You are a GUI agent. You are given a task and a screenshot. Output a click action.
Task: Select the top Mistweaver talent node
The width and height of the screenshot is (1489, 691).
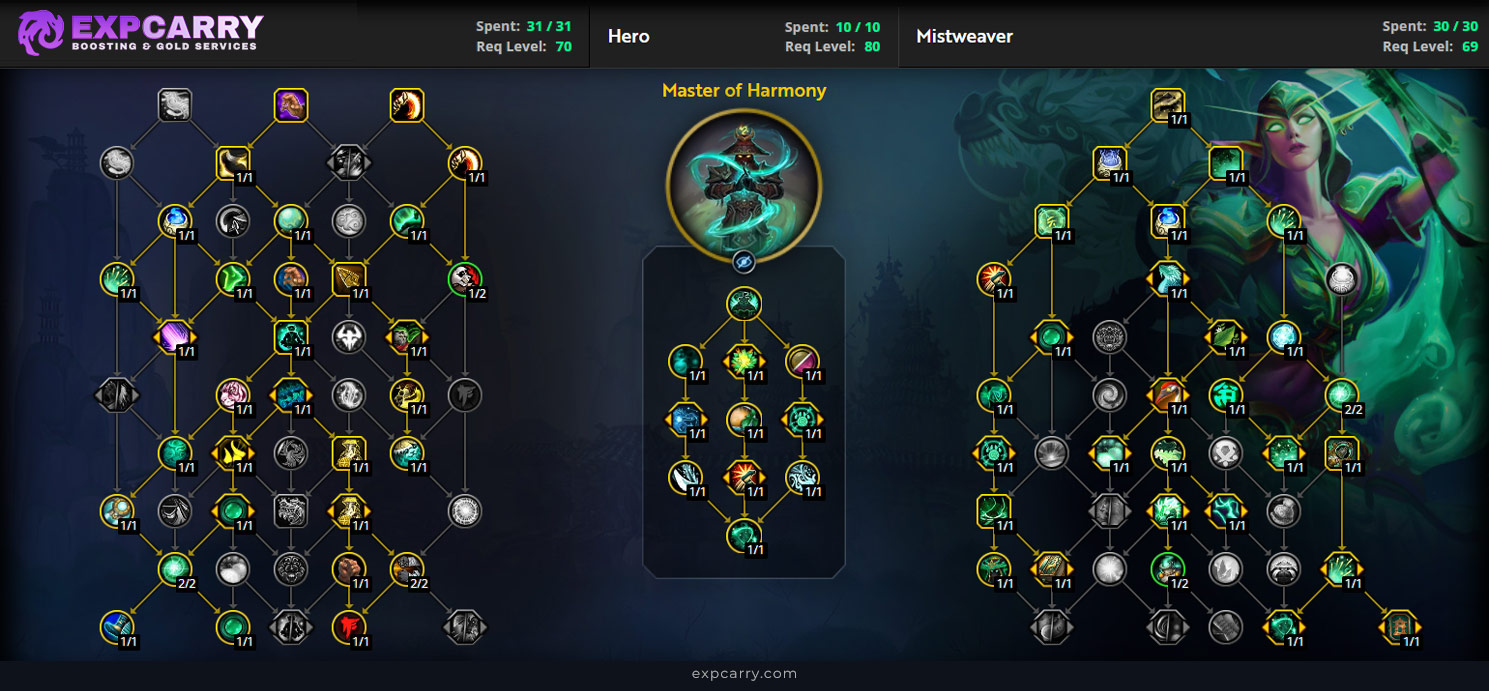coord(1166,105)
